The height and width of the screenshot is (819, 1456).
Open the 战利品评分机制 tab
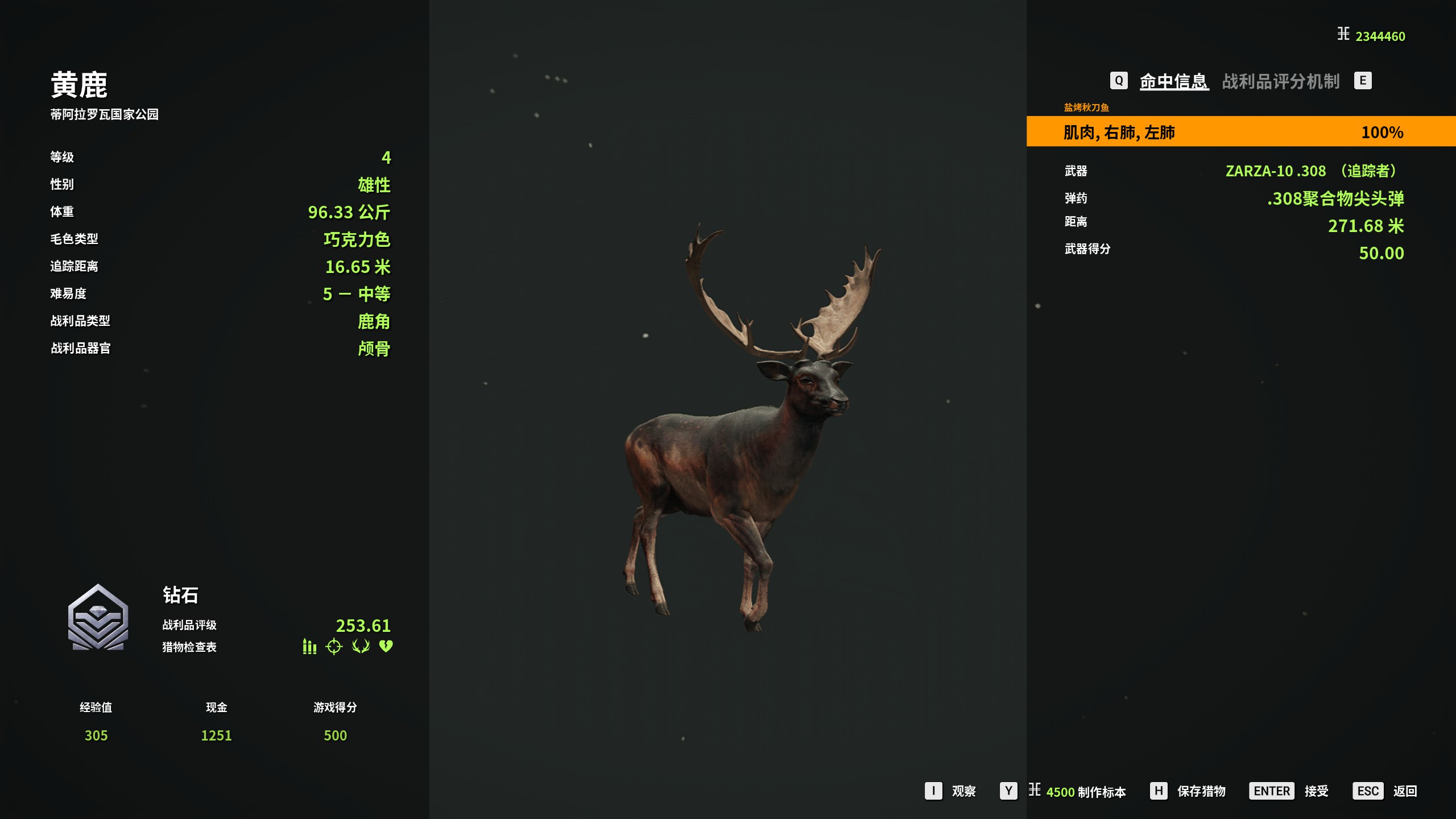pos(1280,81)
